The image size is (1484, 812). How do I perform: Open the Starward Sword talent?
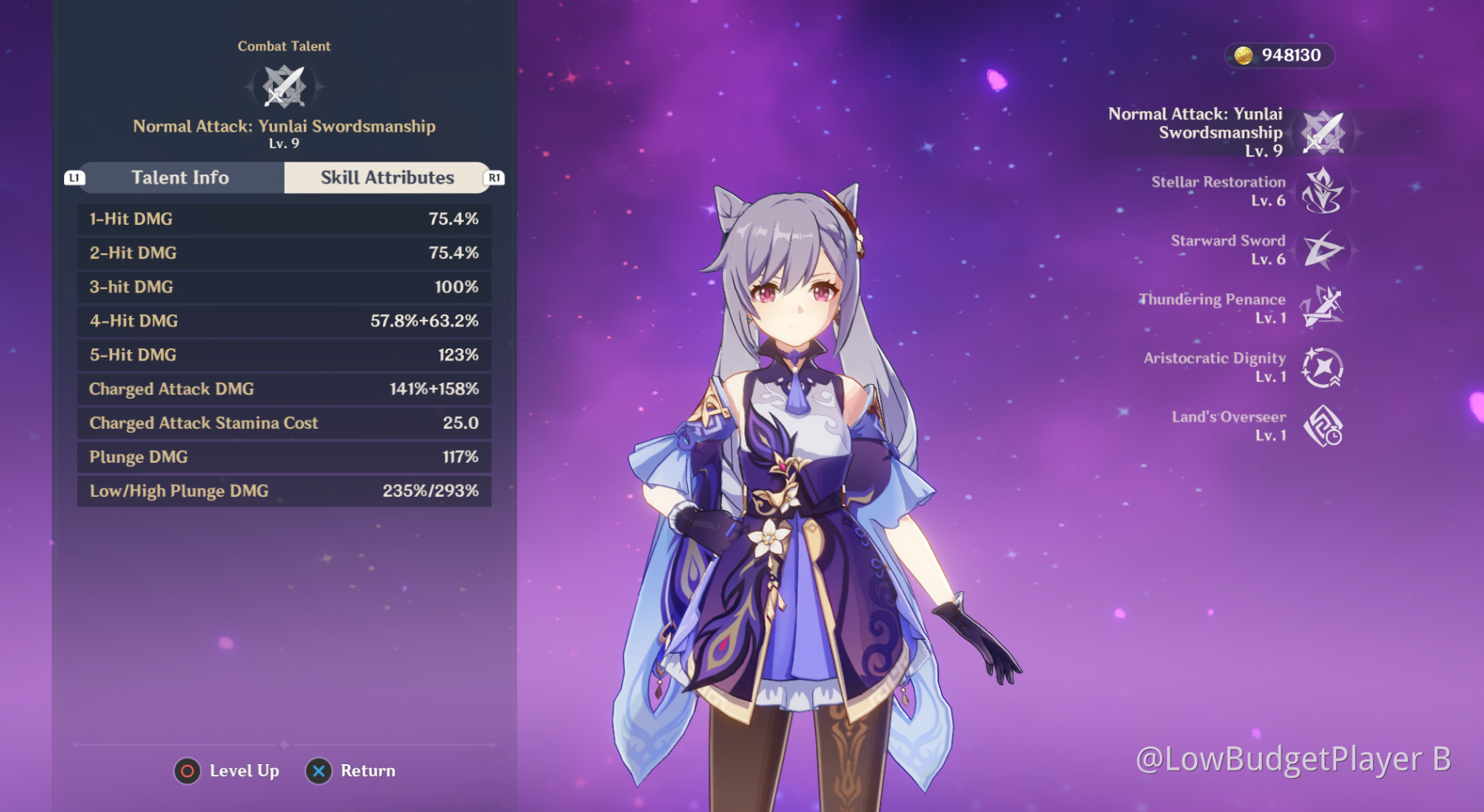coord(1322,250)
